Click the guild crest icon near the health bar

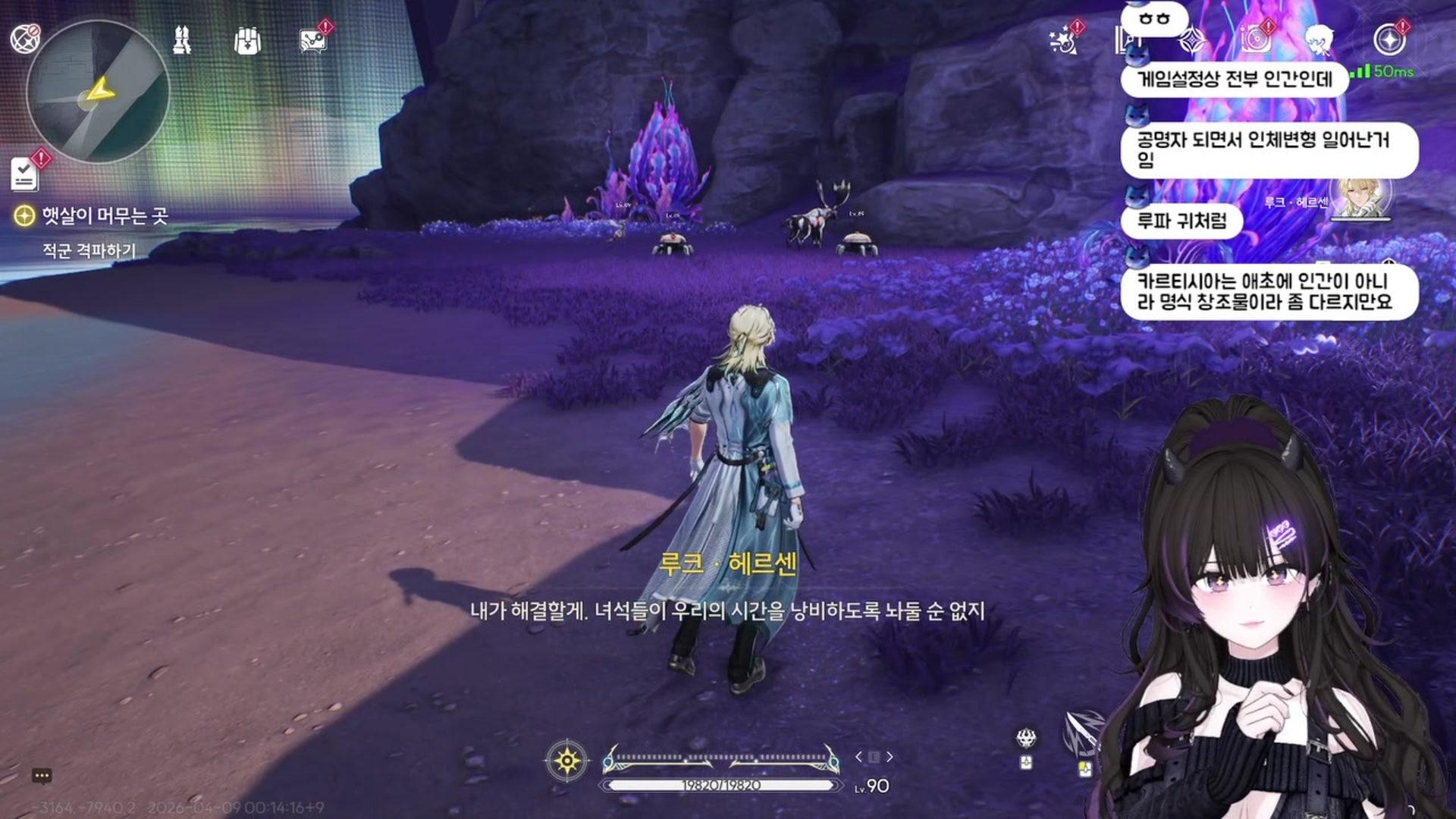click(x=1026, y=739)
